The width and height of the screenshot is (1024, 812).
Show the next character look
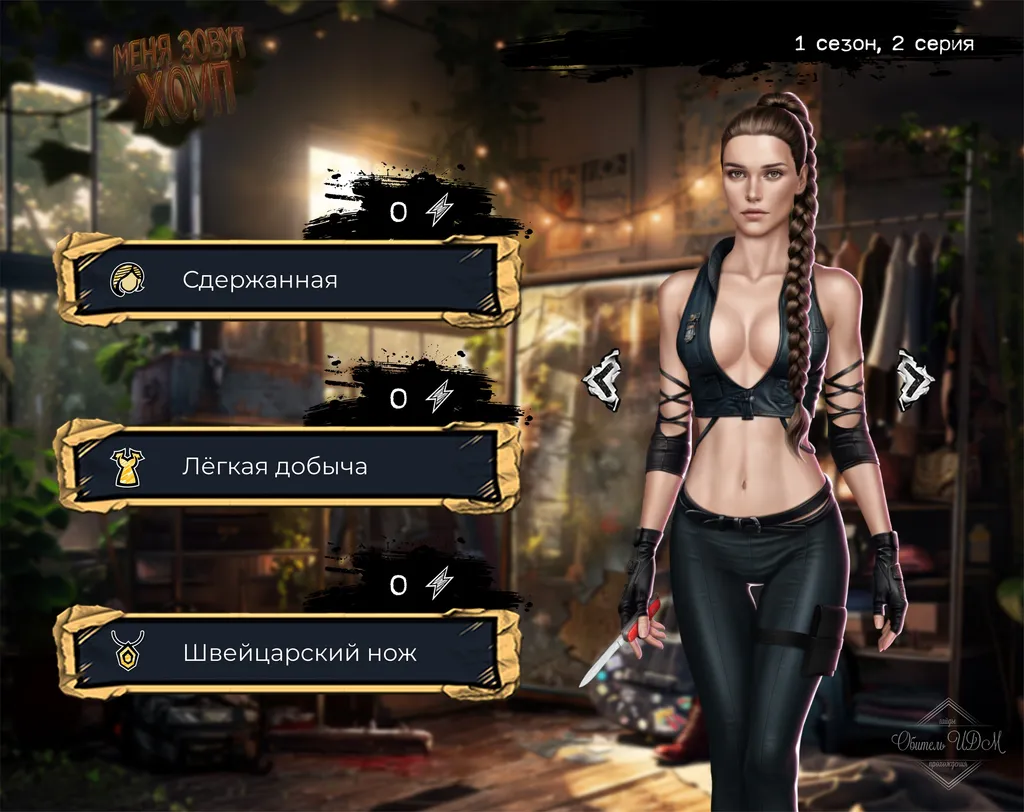(915, 379)
